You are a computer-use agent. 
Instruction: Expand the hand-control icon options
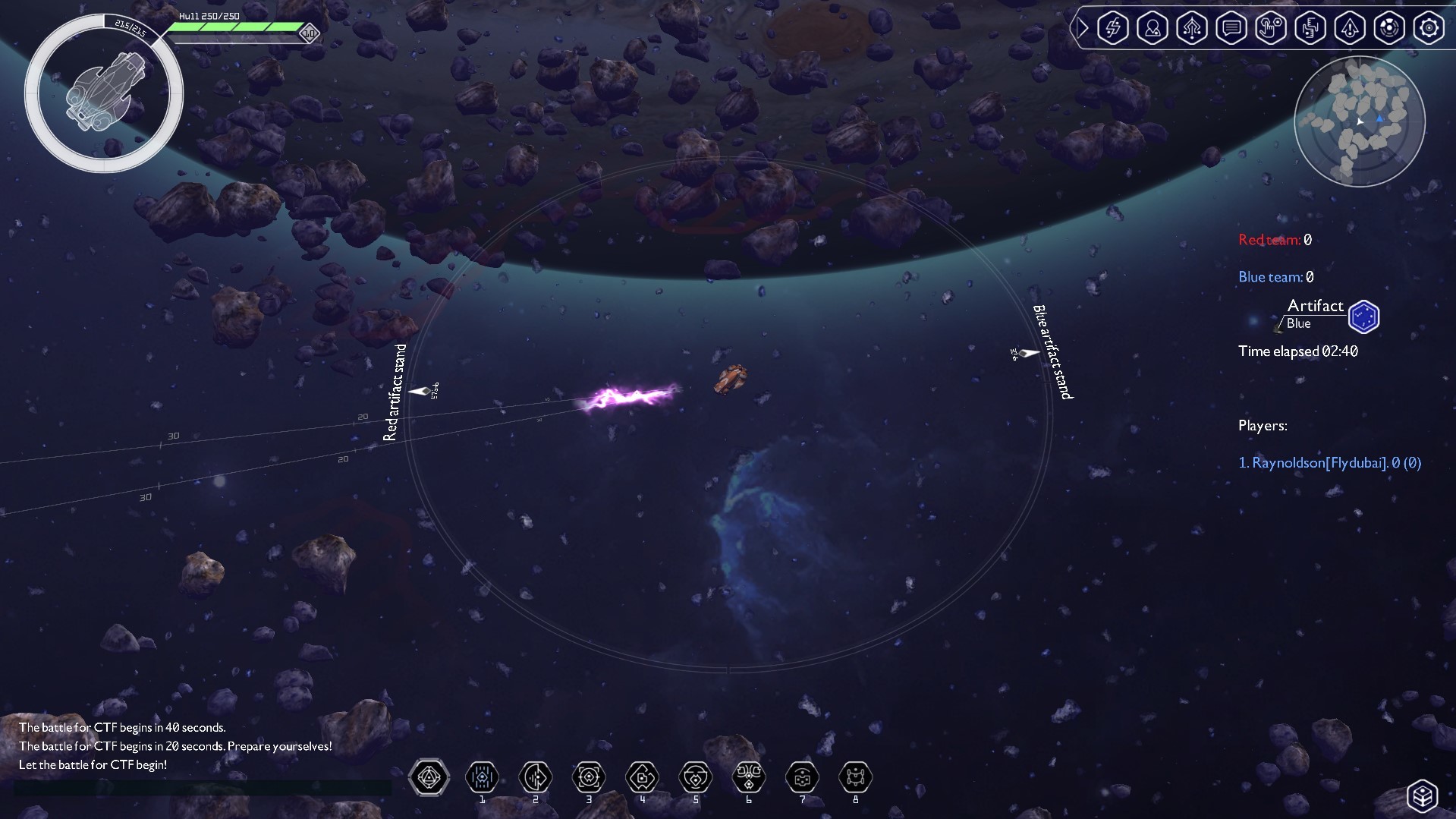point(1271,27)
